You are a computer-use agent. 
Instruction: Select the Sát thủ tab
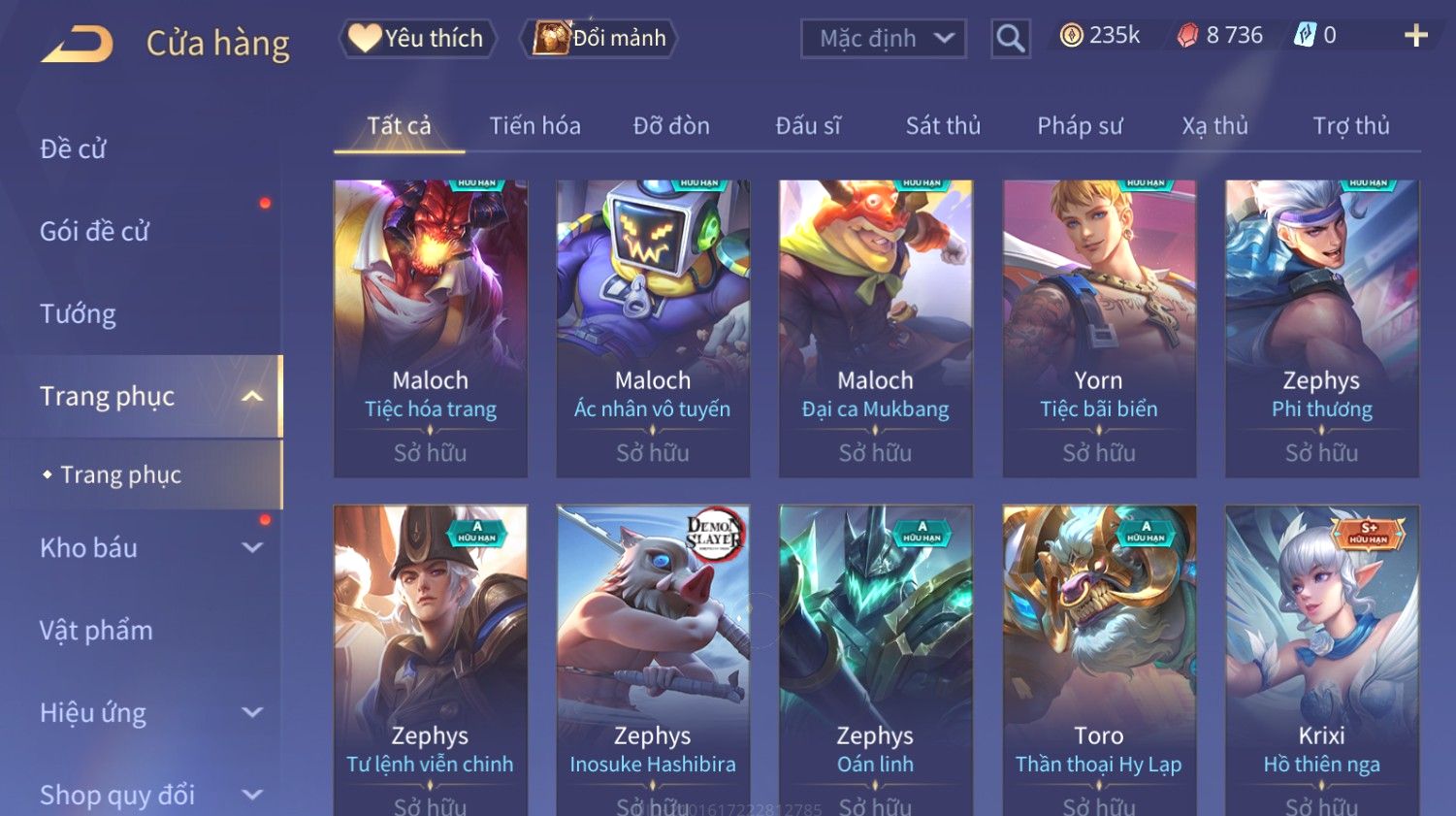click(x=943, y=126)
